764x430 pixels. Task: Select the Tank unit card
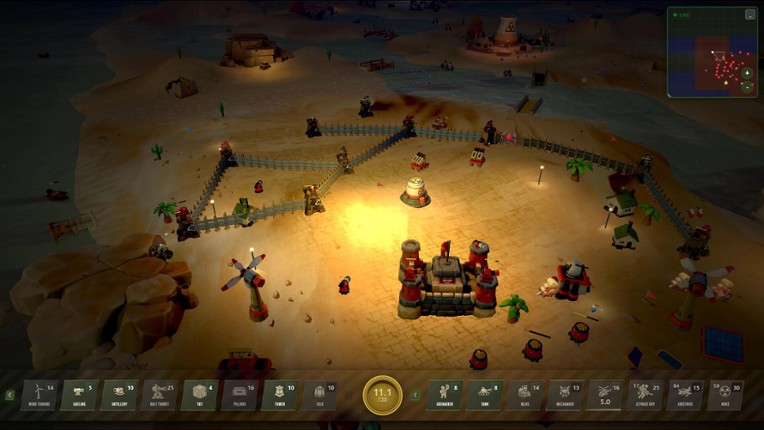click(x=484, y=395)
